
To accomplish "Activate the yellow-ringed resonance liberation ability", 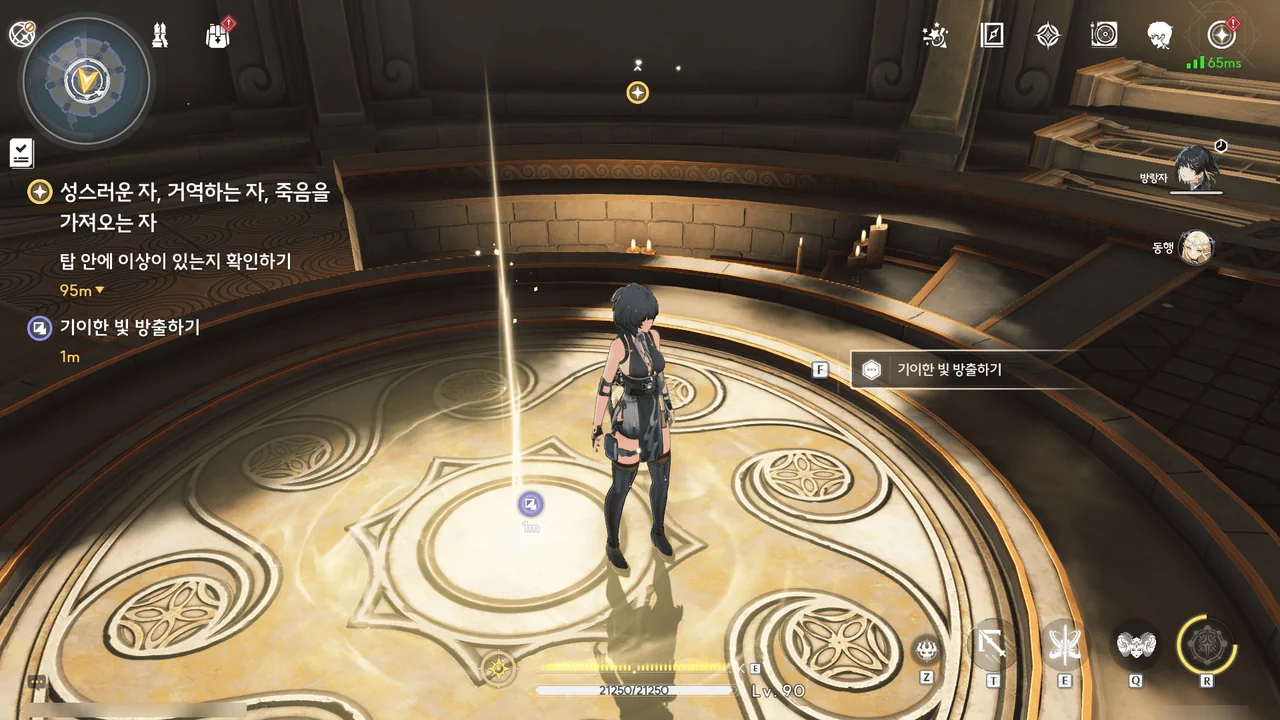I will coord(1206,643).
